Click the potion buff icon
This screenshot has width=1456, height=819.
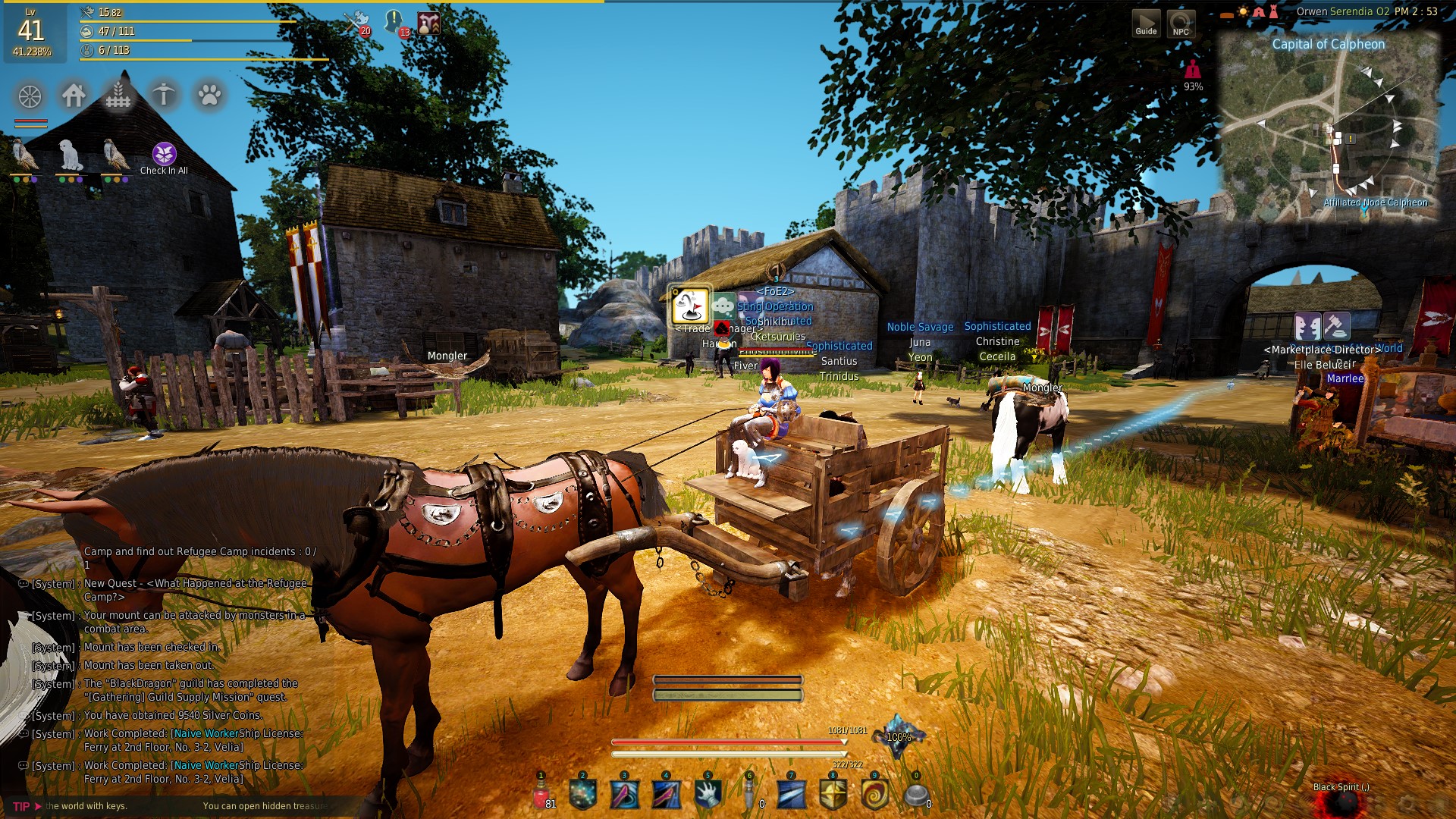click(x=428, y=23)
